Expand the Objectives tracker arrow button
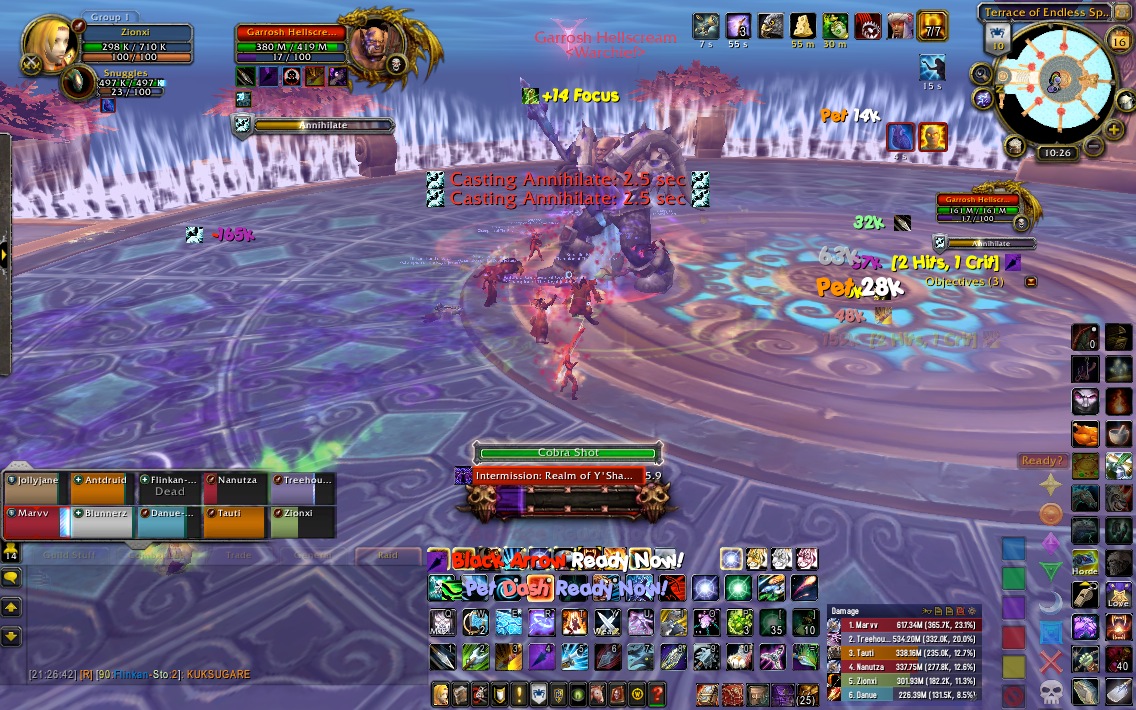 1031,282
